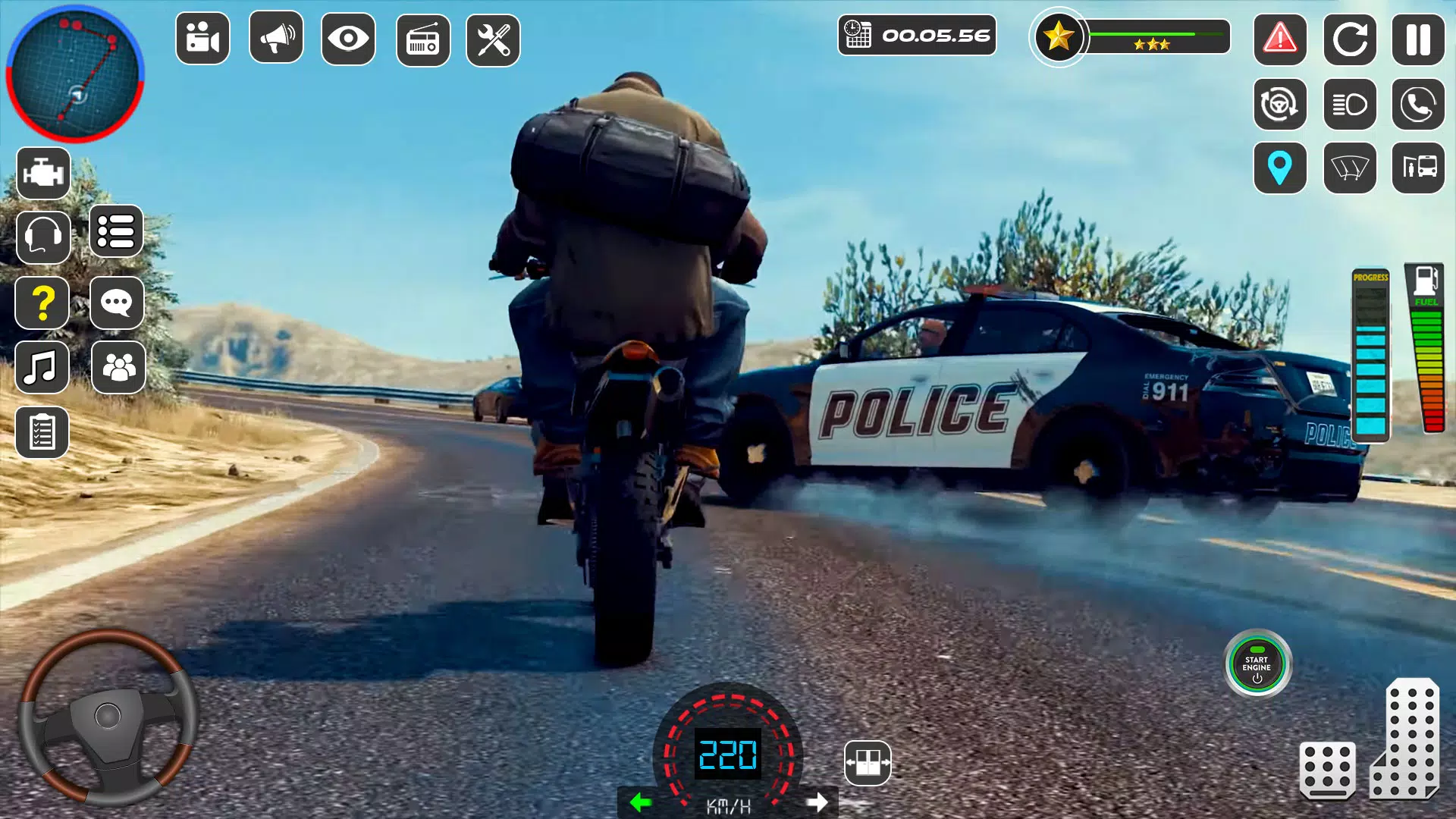This screenshot has height=819, width=1456.
Task: Activate the windshield wiper toggle
Action: (1349, 169)
